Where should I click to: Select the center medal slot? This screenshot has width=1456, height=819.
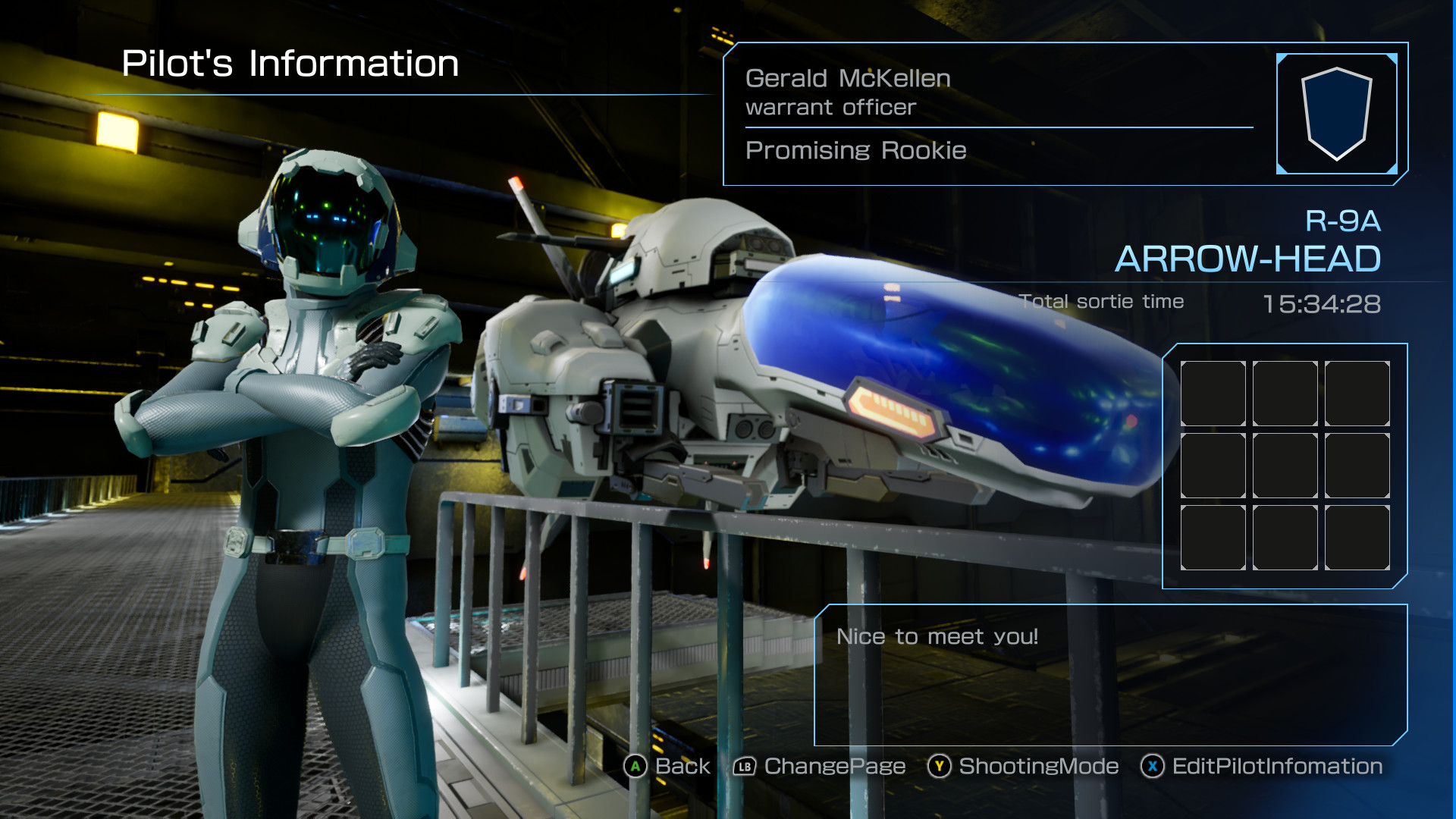[x=1284, y=465]
